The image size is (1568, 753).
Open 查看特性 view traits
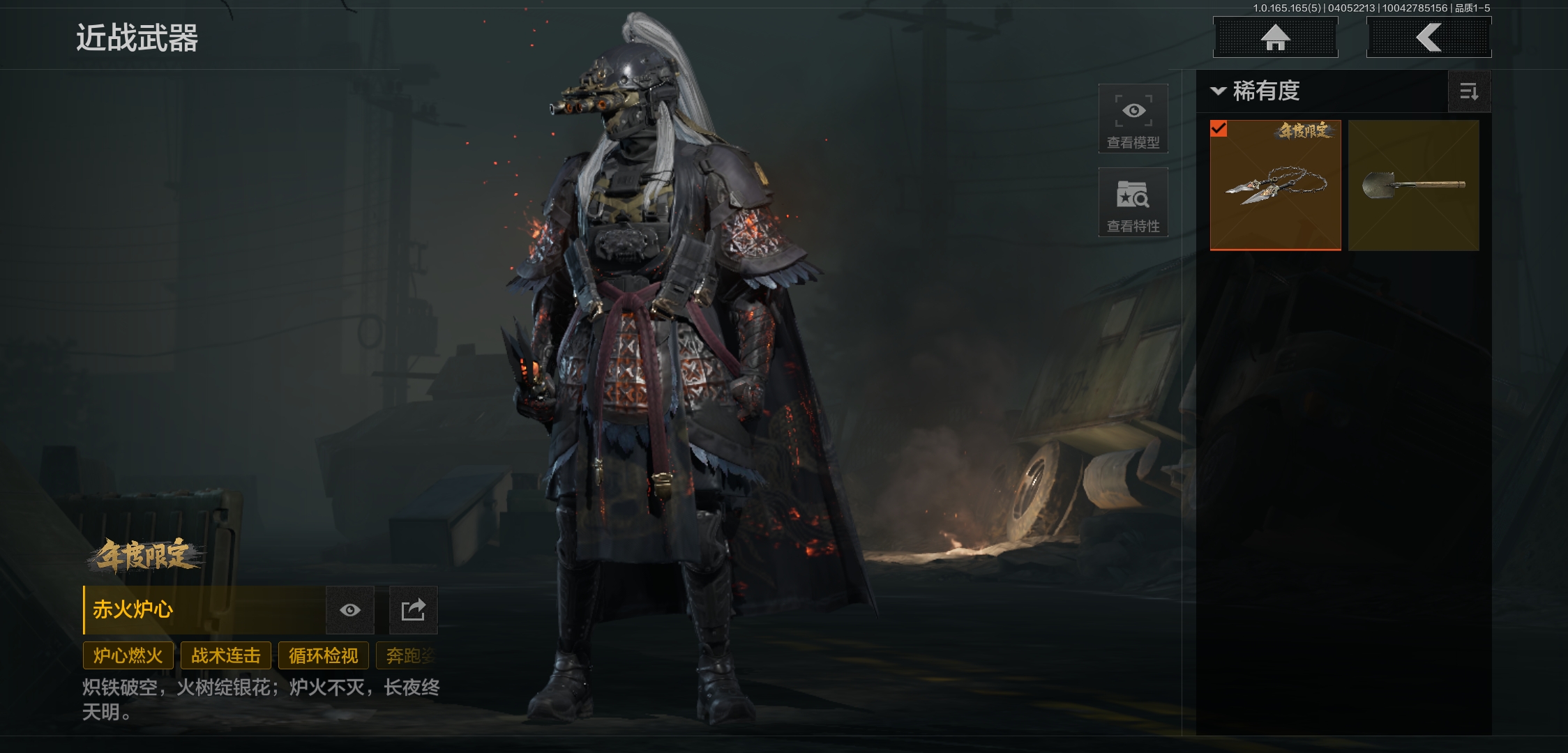1133,202
